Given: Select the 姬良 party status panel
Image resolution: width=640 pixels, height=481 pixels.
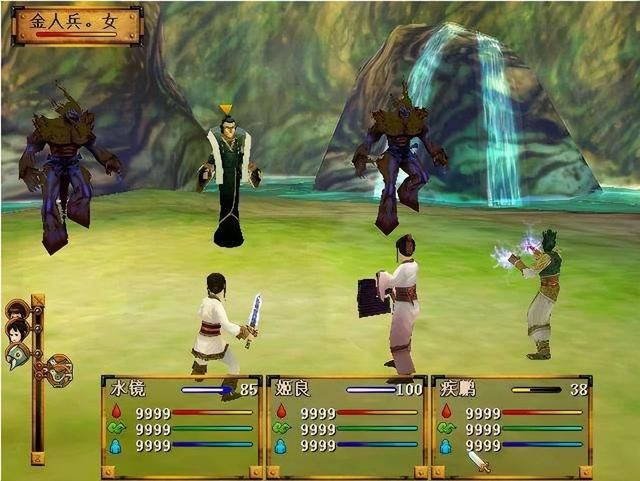Looking at the screenshot, I should point(346,426).
